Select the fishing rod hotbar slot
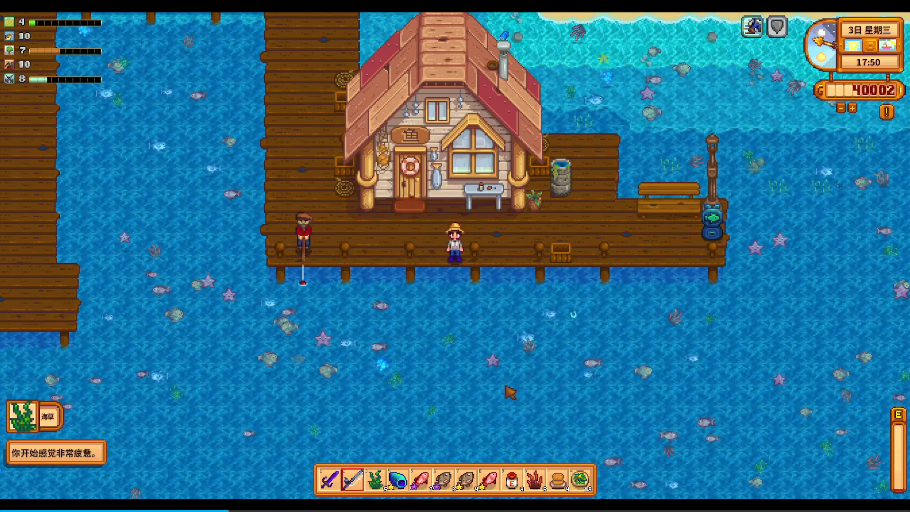 [x=352, y=480]
